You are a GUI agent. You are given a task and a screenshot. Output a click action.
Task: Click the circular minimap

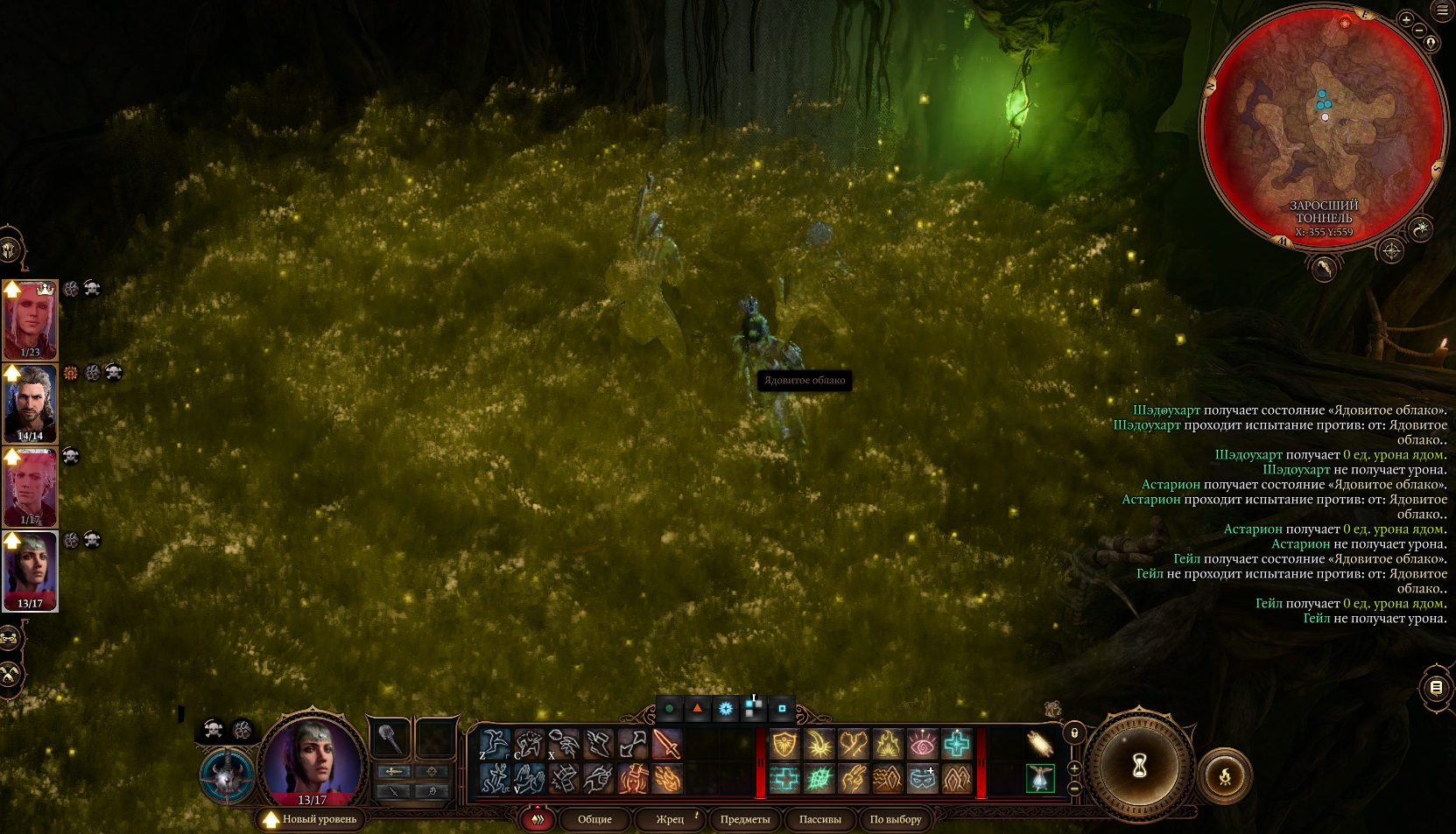(1323, 127)
